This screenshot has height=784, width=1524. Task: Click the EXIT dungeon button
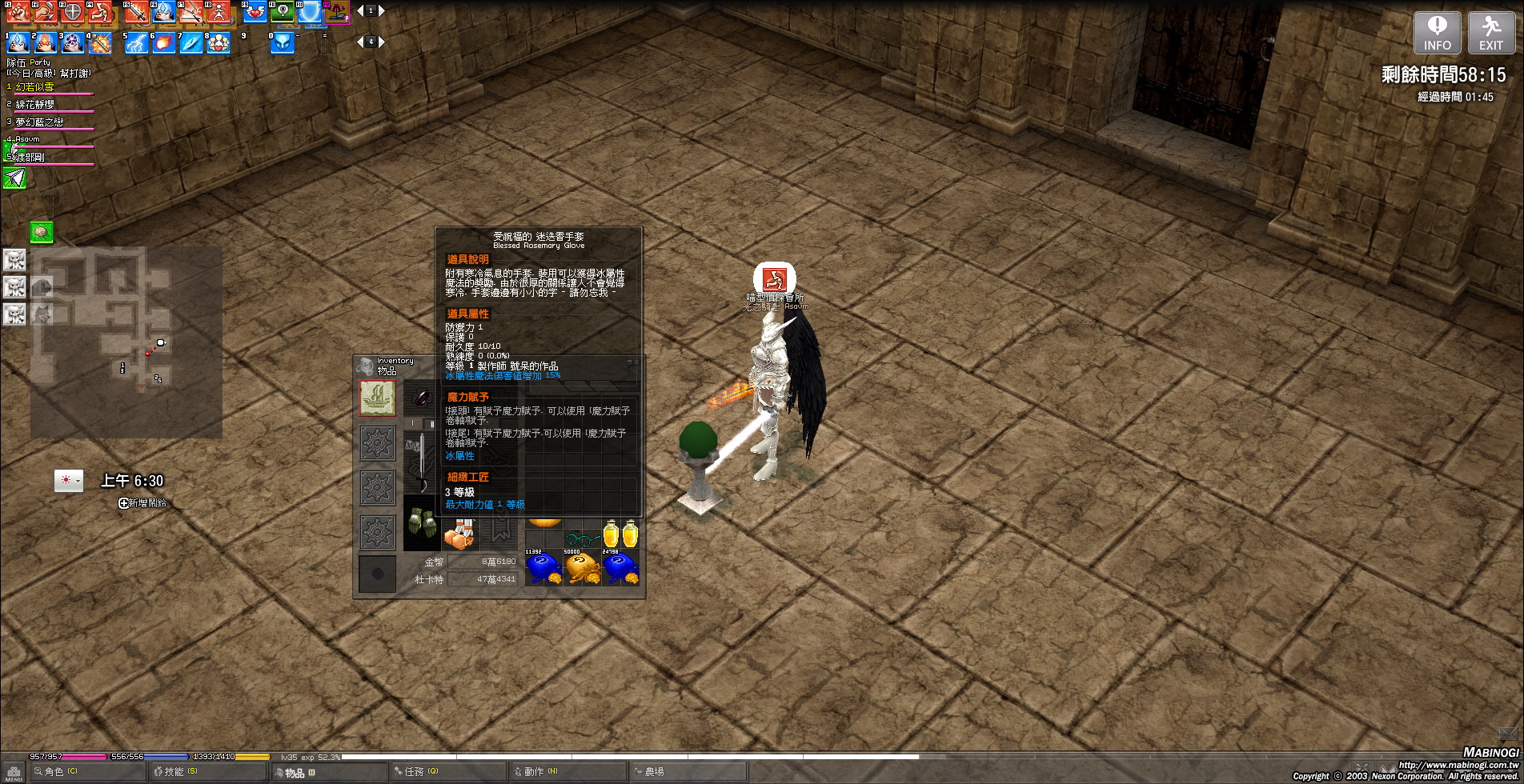pyautogui.click(x=1490, y=33)
